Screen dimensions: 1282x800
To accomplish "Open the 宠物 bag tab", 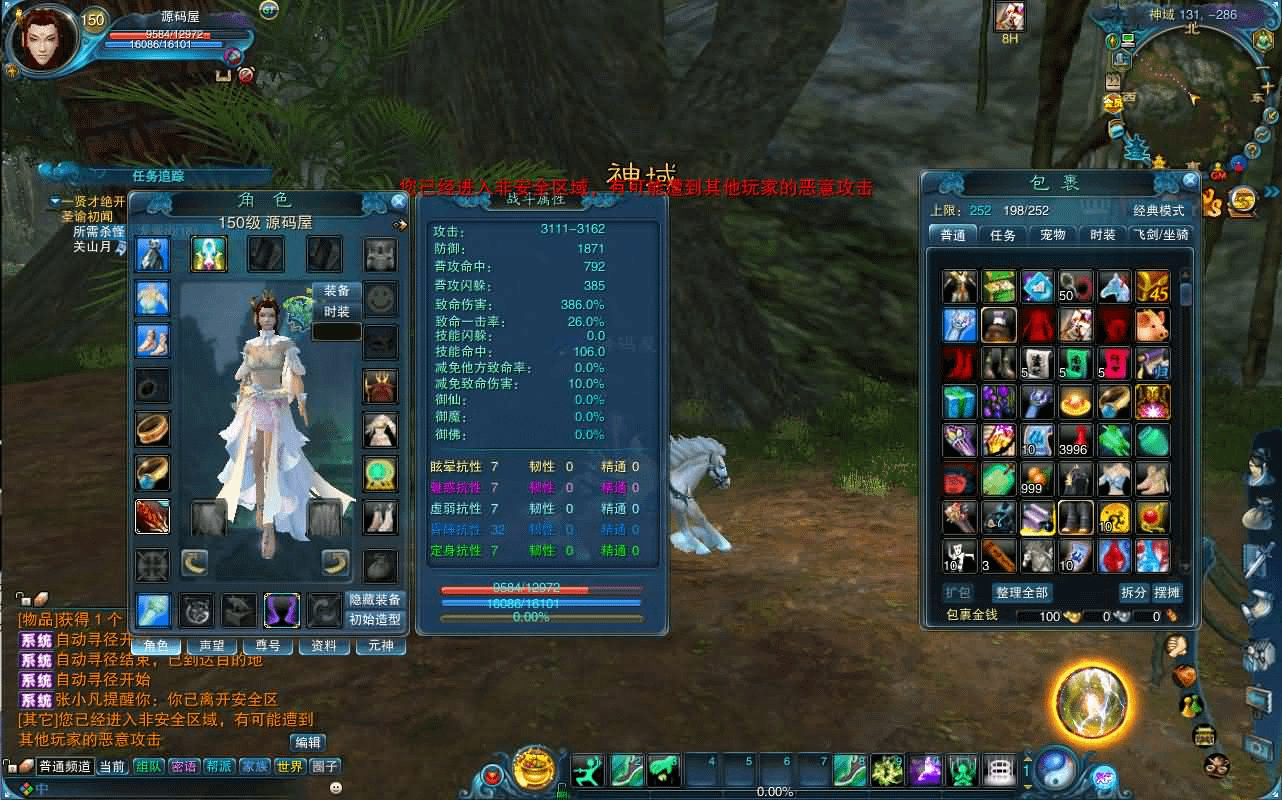I will tap(1052, 235).
